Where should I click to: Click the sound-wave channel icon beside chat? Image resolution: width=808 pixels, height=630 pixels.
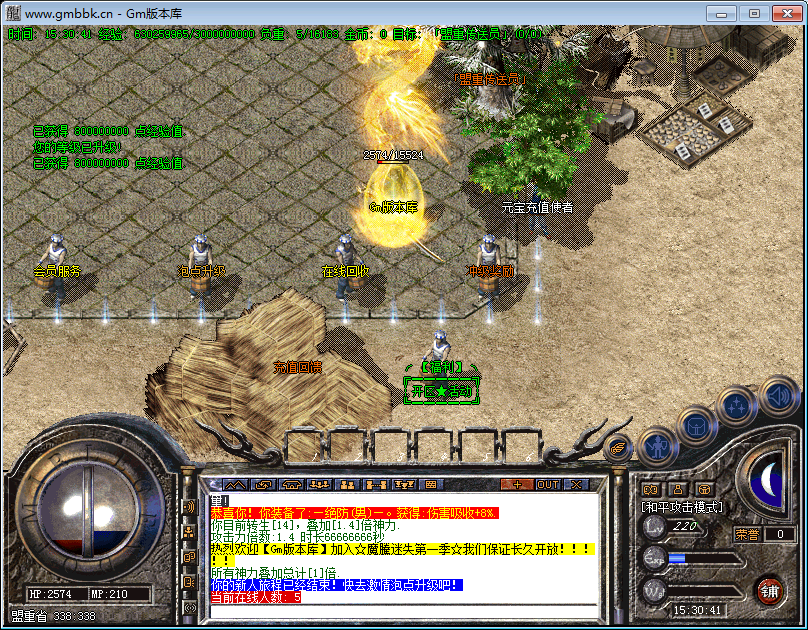[189, 507]
